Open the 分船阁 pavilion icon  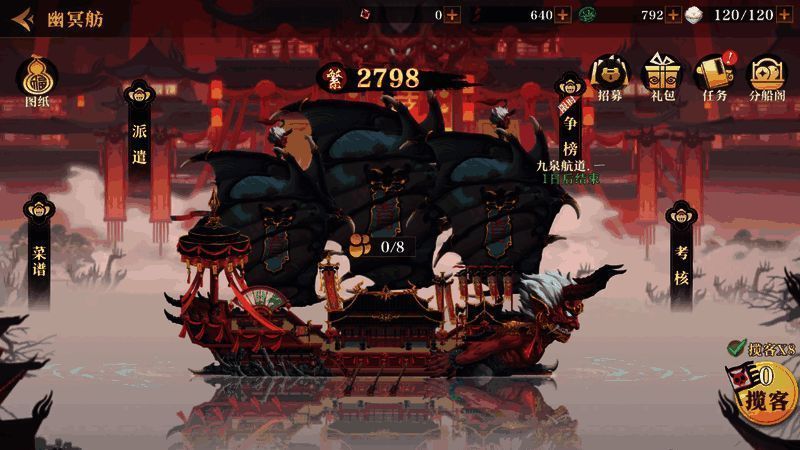tap(768, 76)
